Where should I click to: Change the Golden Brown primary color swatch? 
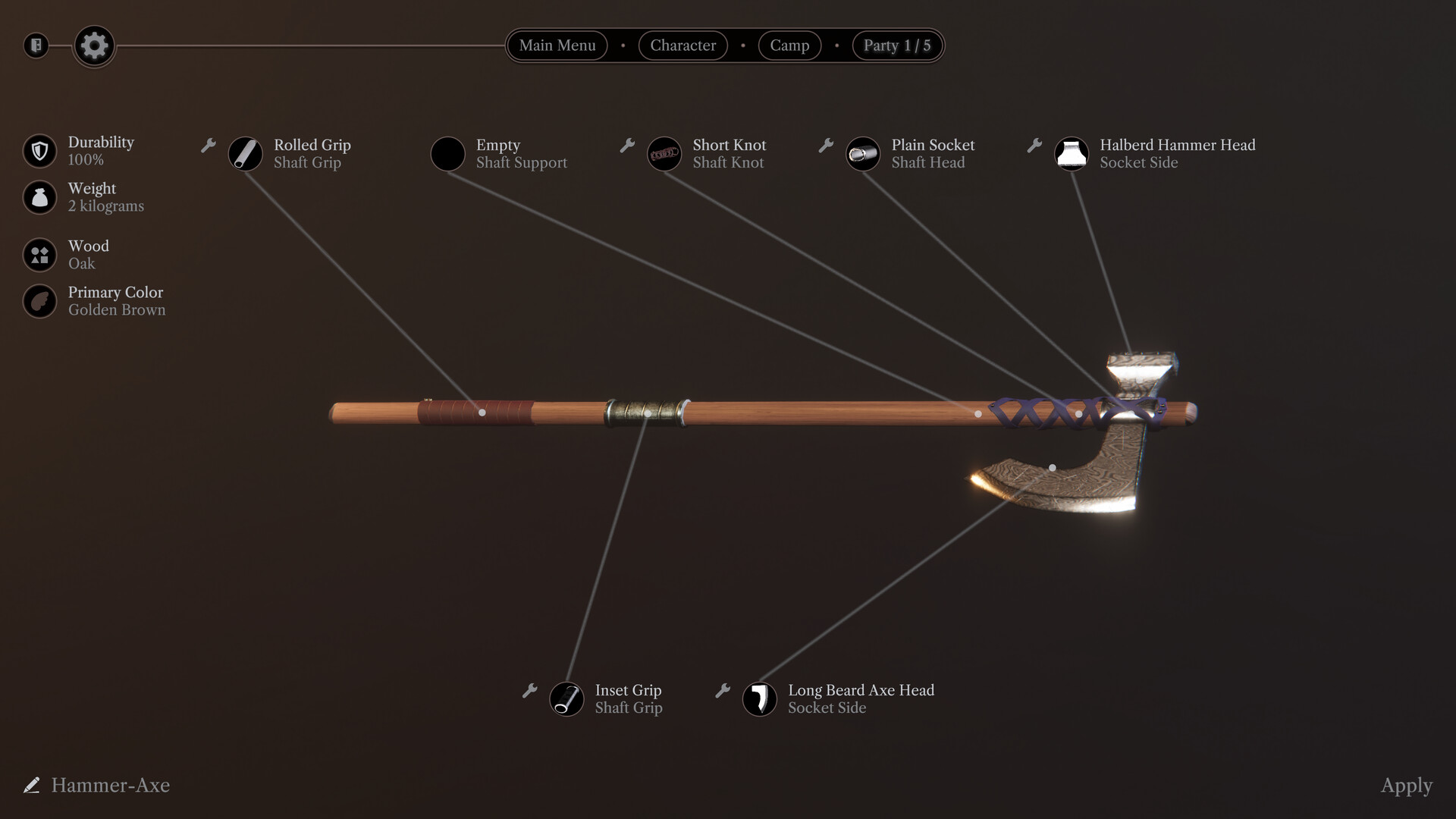coord(39,301)
